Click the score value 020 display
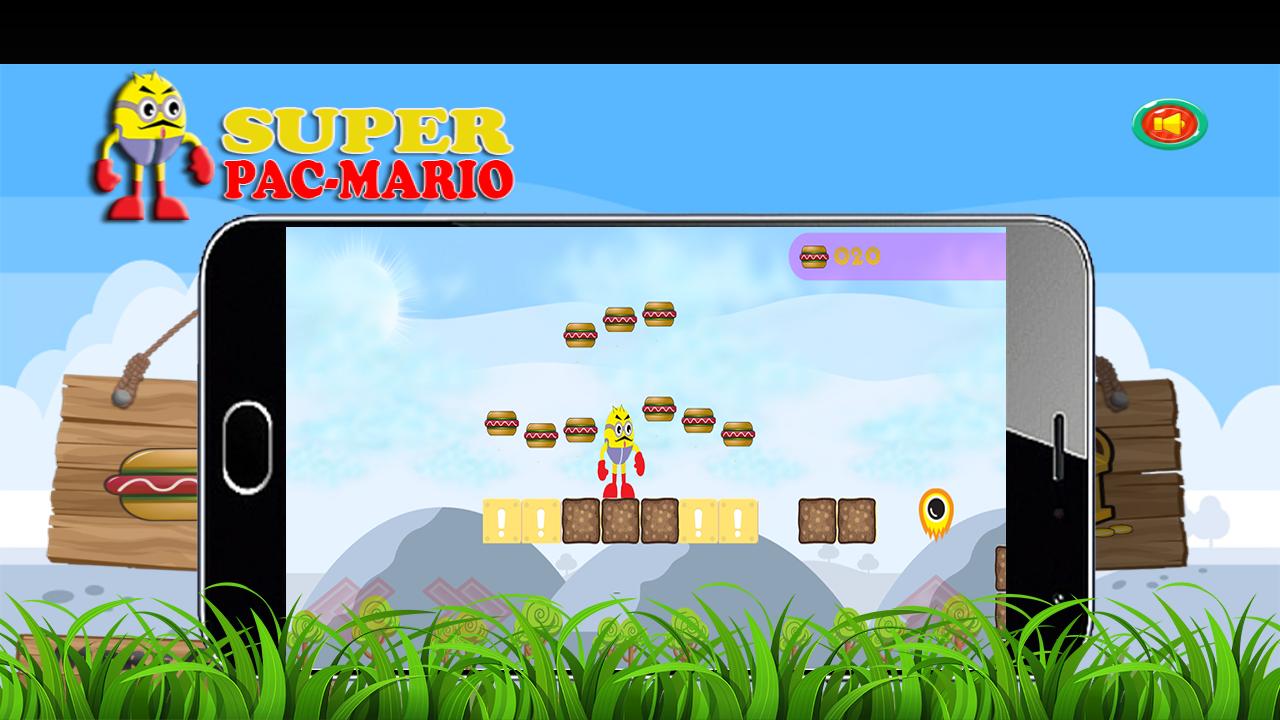Viewport: 1280px width, 720px height. click(857, 257)
